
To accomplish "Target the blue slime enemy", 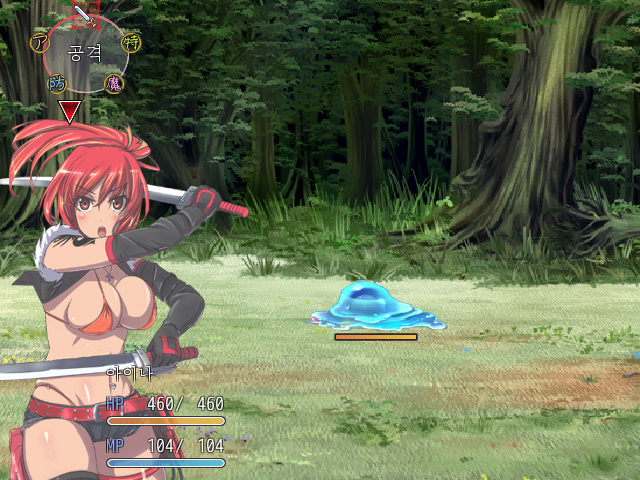I will click(x=377, y=305).
